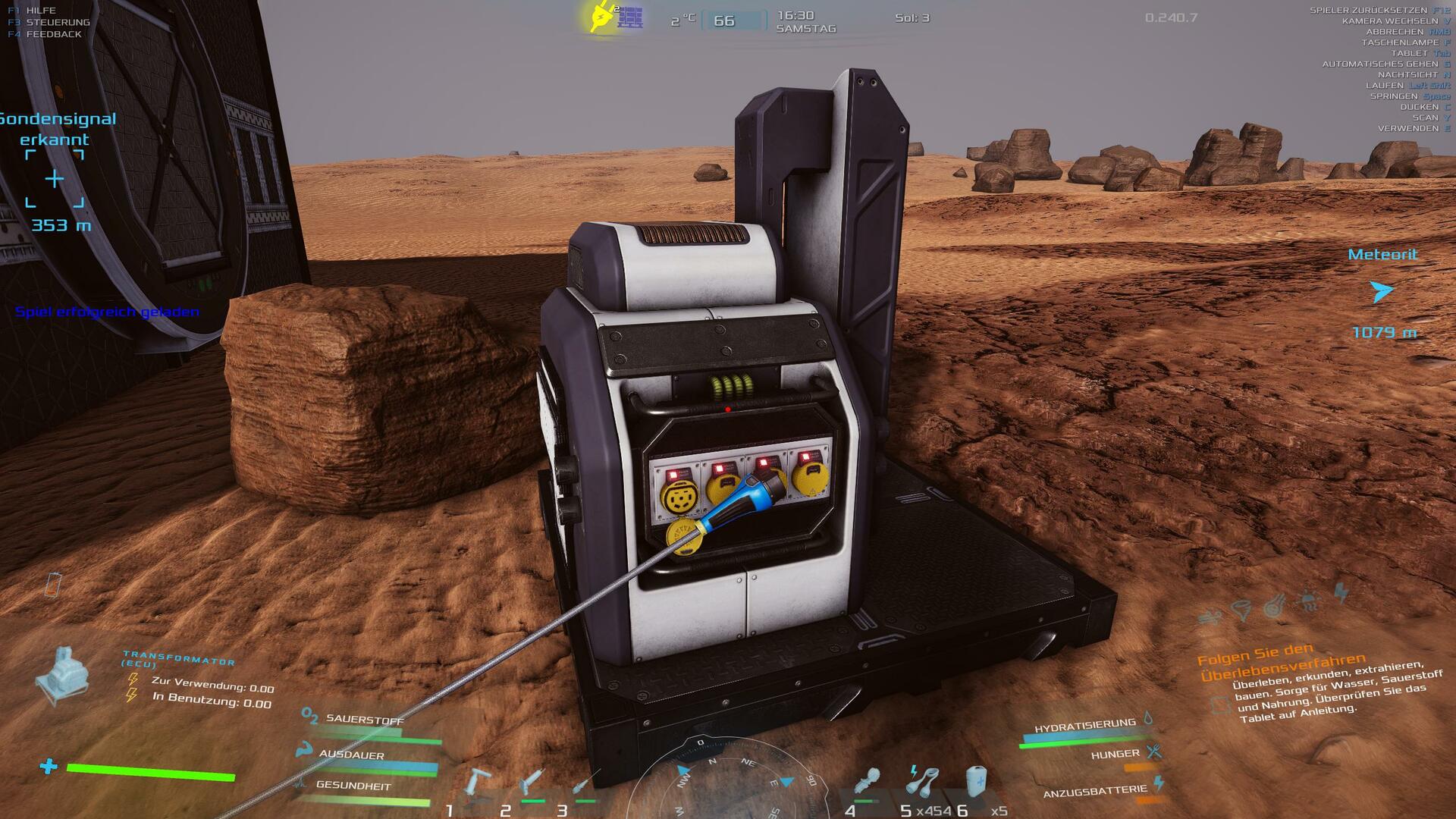Click the lightning storm warning icon
The image size is (1456, 819).
coord(1341,593)
